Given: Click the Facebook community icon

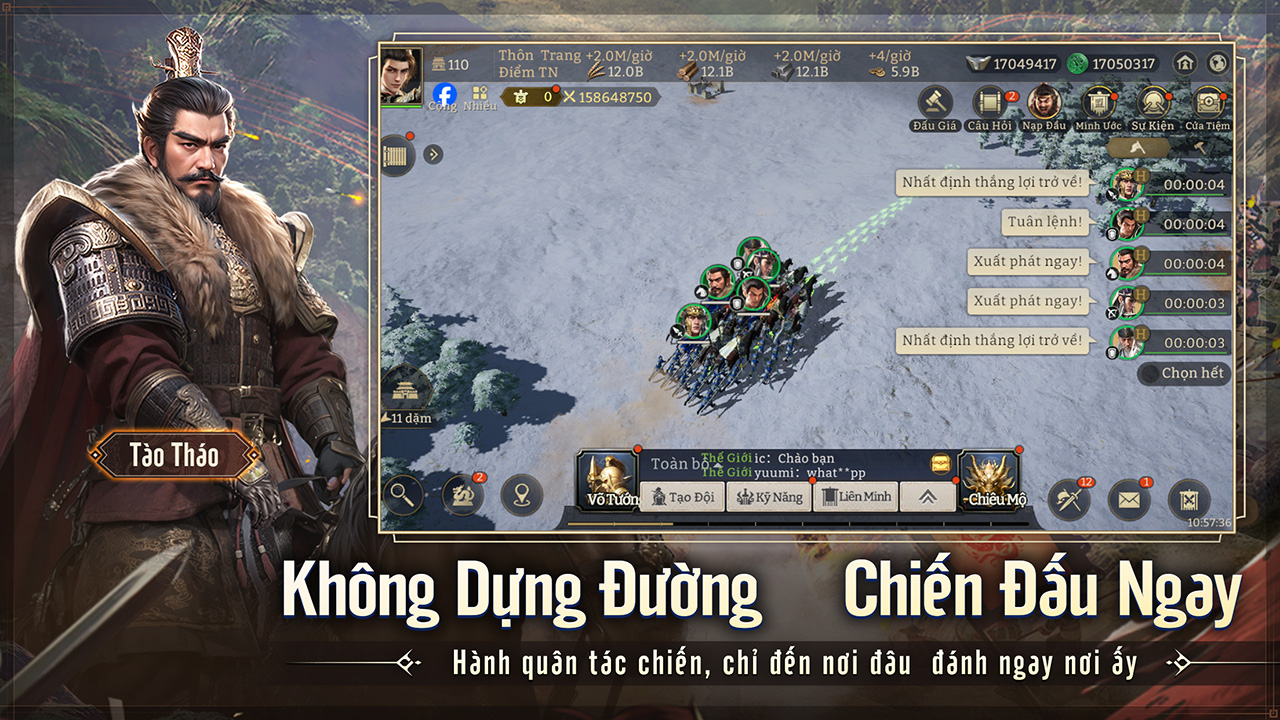Looking at the screenshot, I should coord(445,95).
